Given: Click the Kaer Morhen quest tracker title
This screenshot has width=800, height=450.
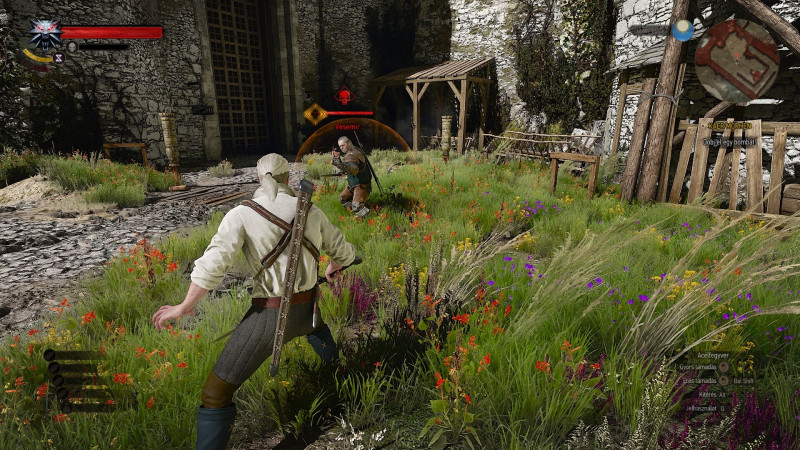Looking at the screenshot, I should (732, 126).
